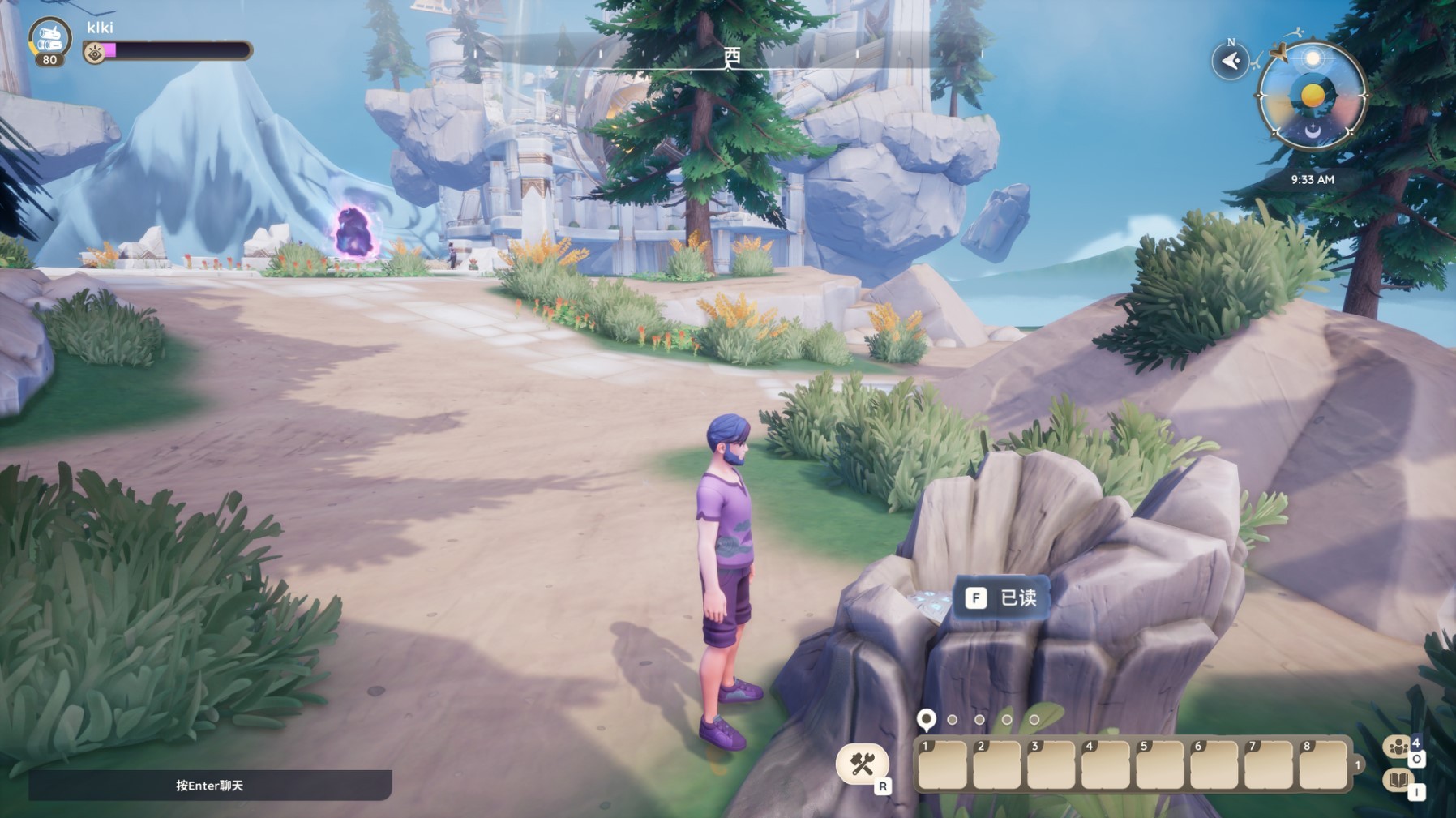
Task: Click the chat box to start typing
Action: 210,785
